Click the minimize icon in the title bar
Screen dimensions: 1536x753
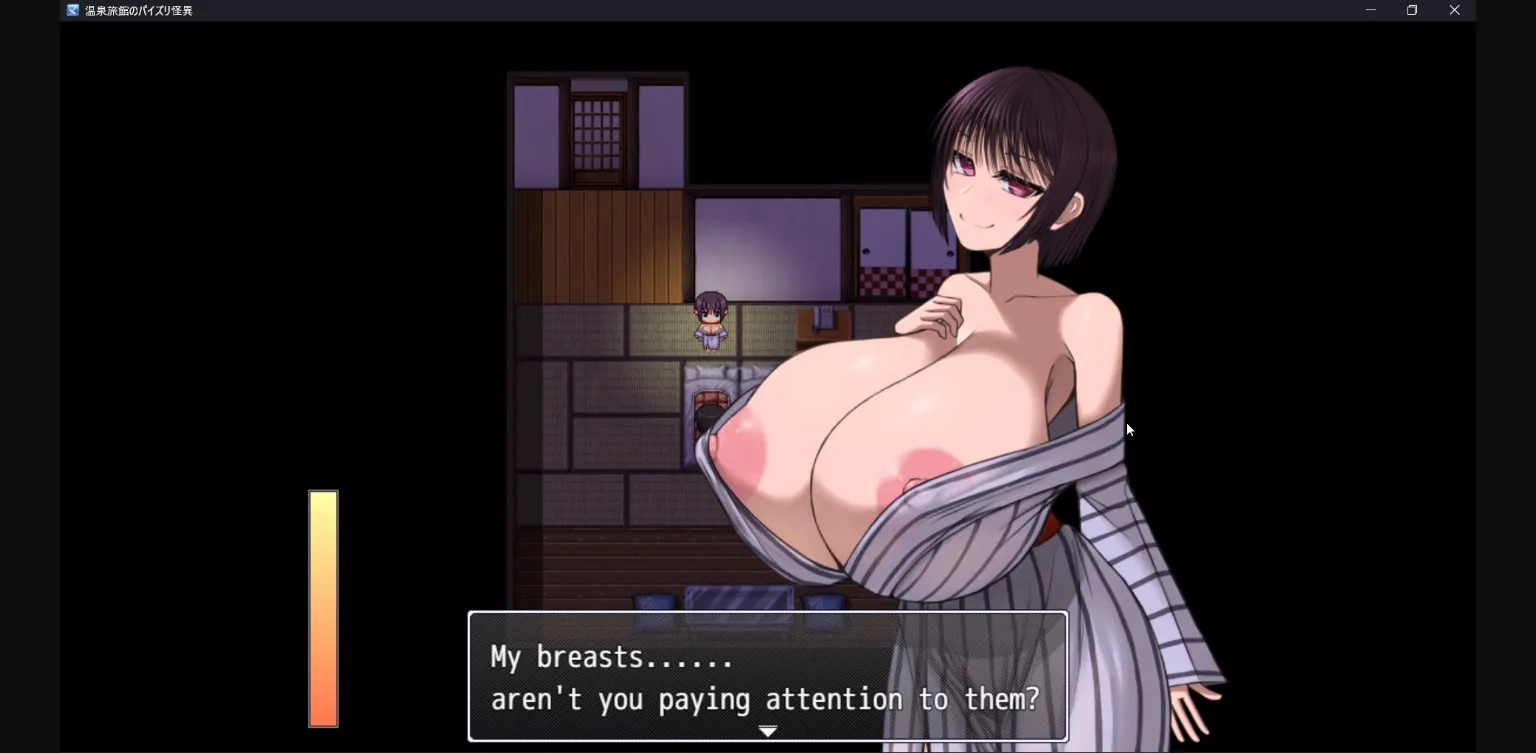pyautogui.click(x=1370, y=10)
